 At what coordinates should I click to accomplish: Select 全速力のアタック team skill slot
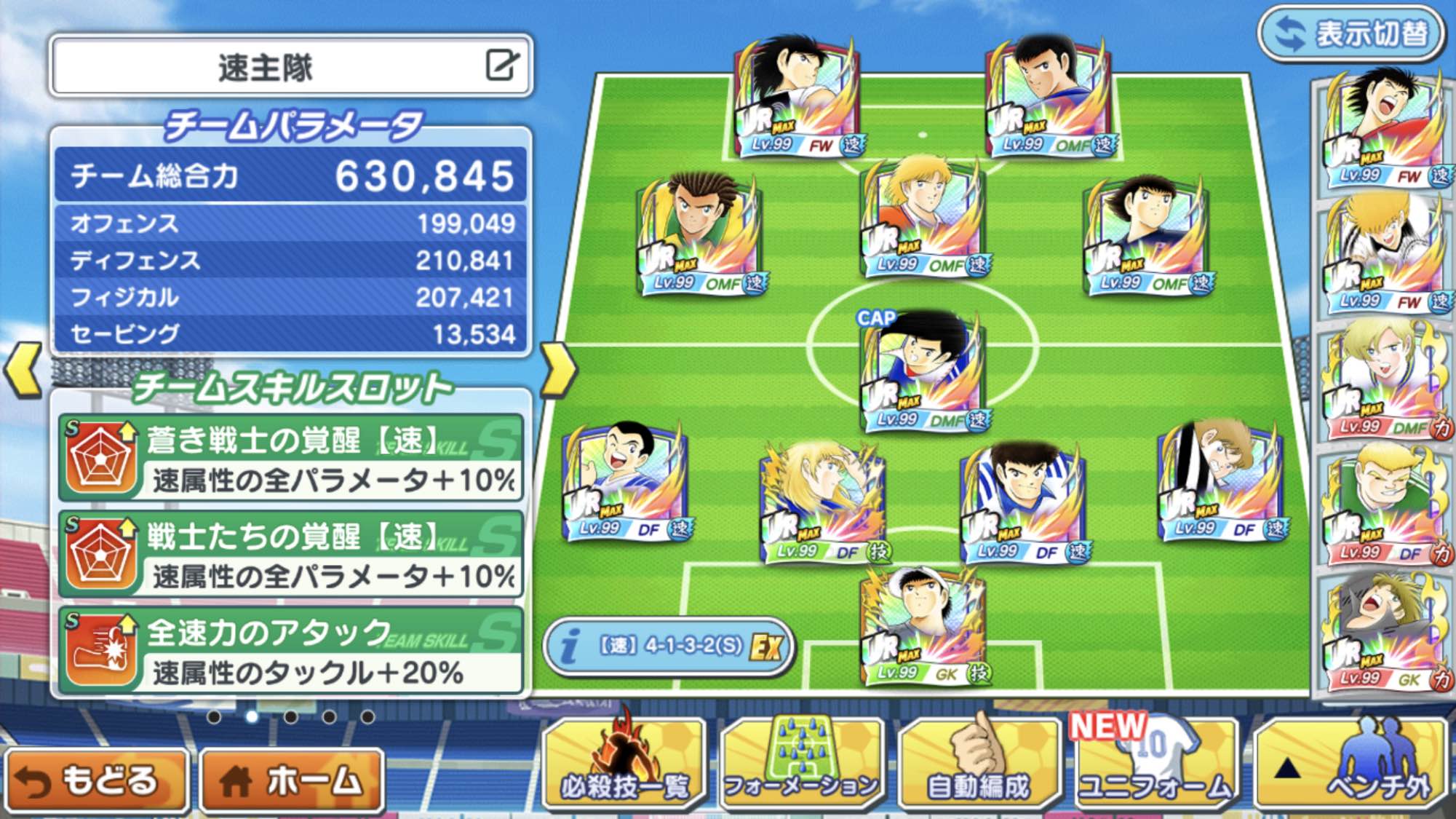click(291, 651)
